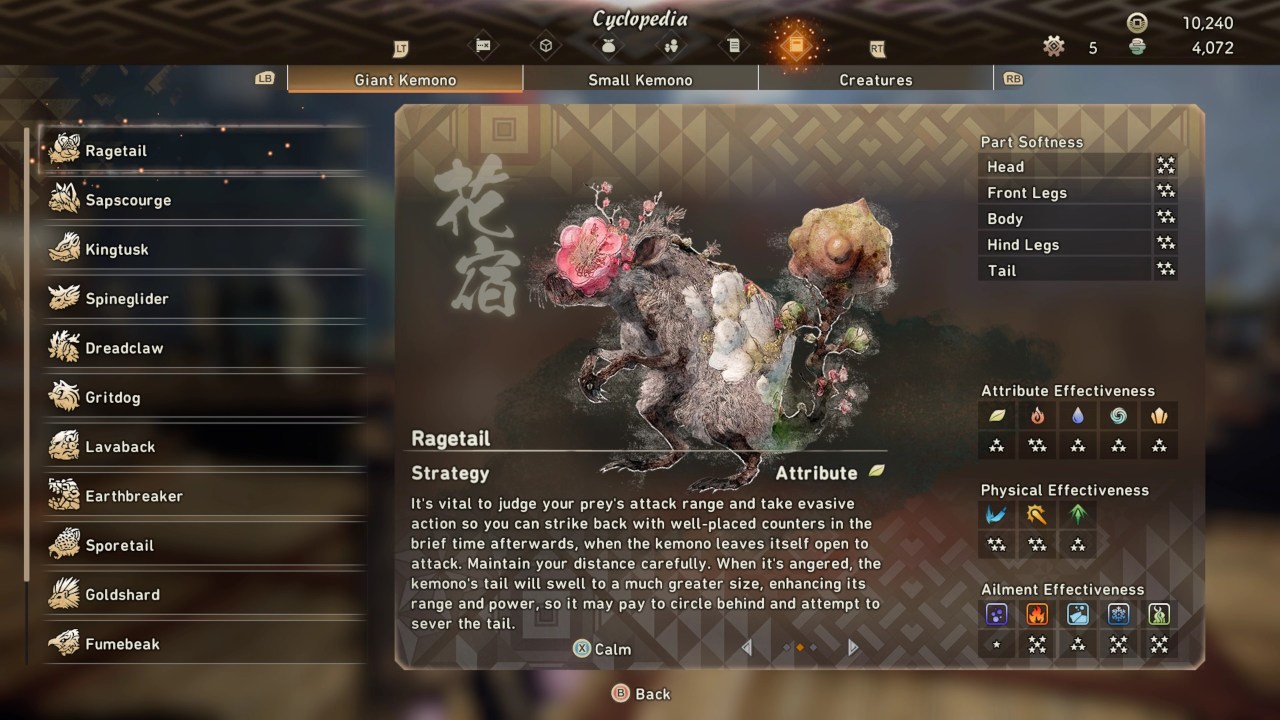The width and height of the screenshot is (1280, 720).
Task: Switch to the Small Kemono tab
Action: coord(640,79)
